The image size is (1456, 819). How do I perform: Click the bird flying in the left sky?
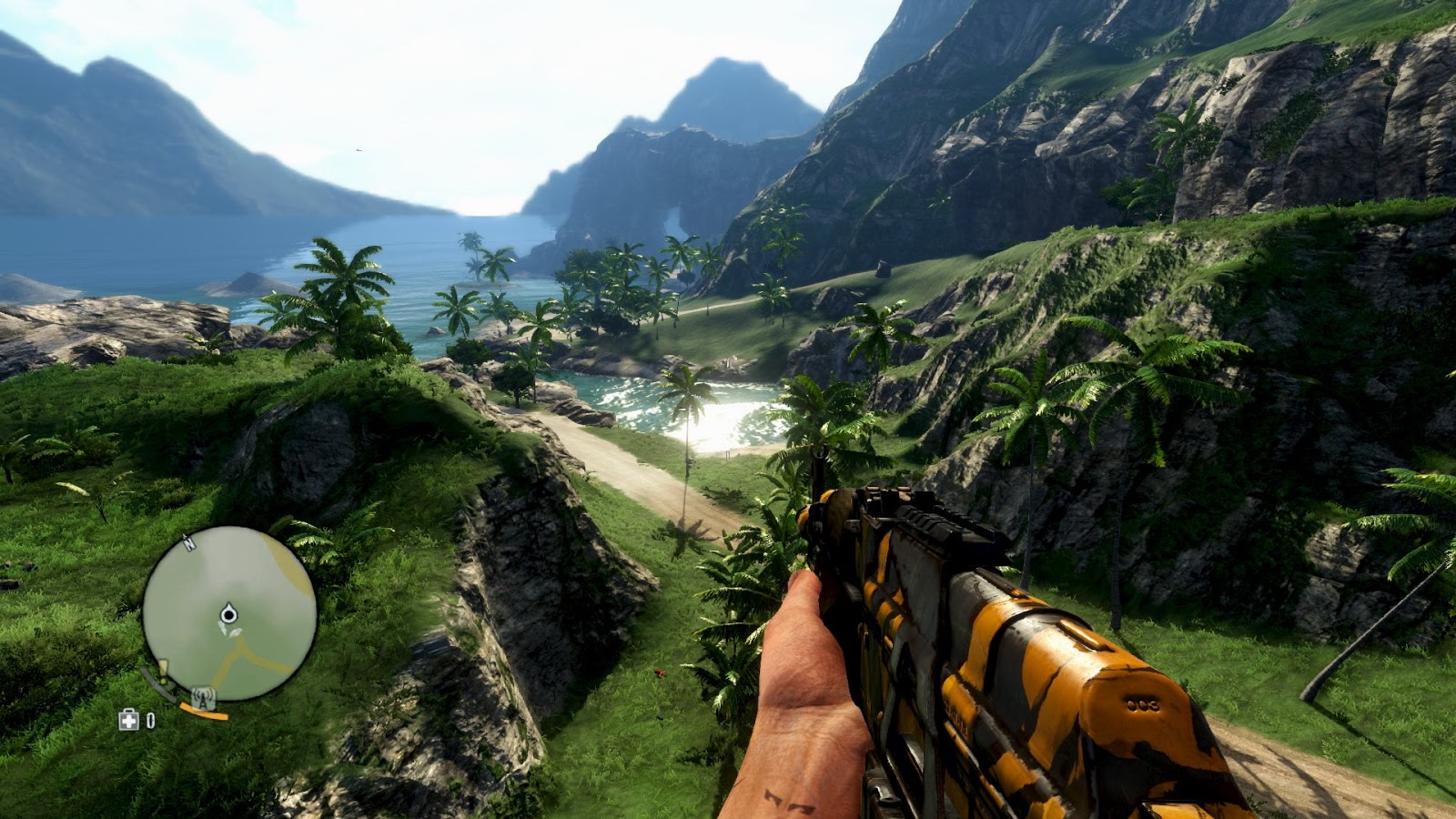(x=359, y=150)
